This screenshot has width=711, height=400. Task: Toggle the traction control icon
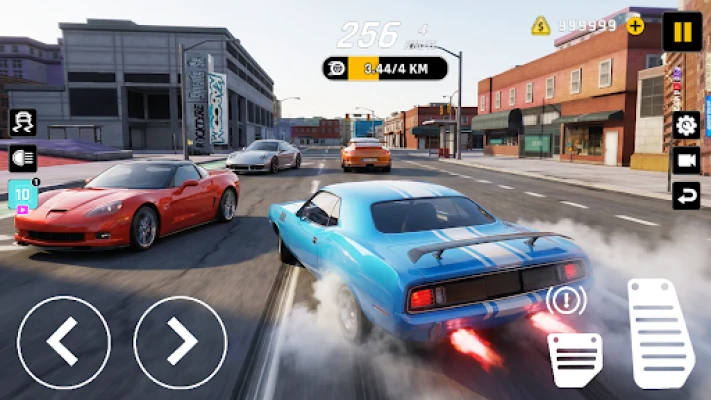pyautogui.click(x=23, y=122)
